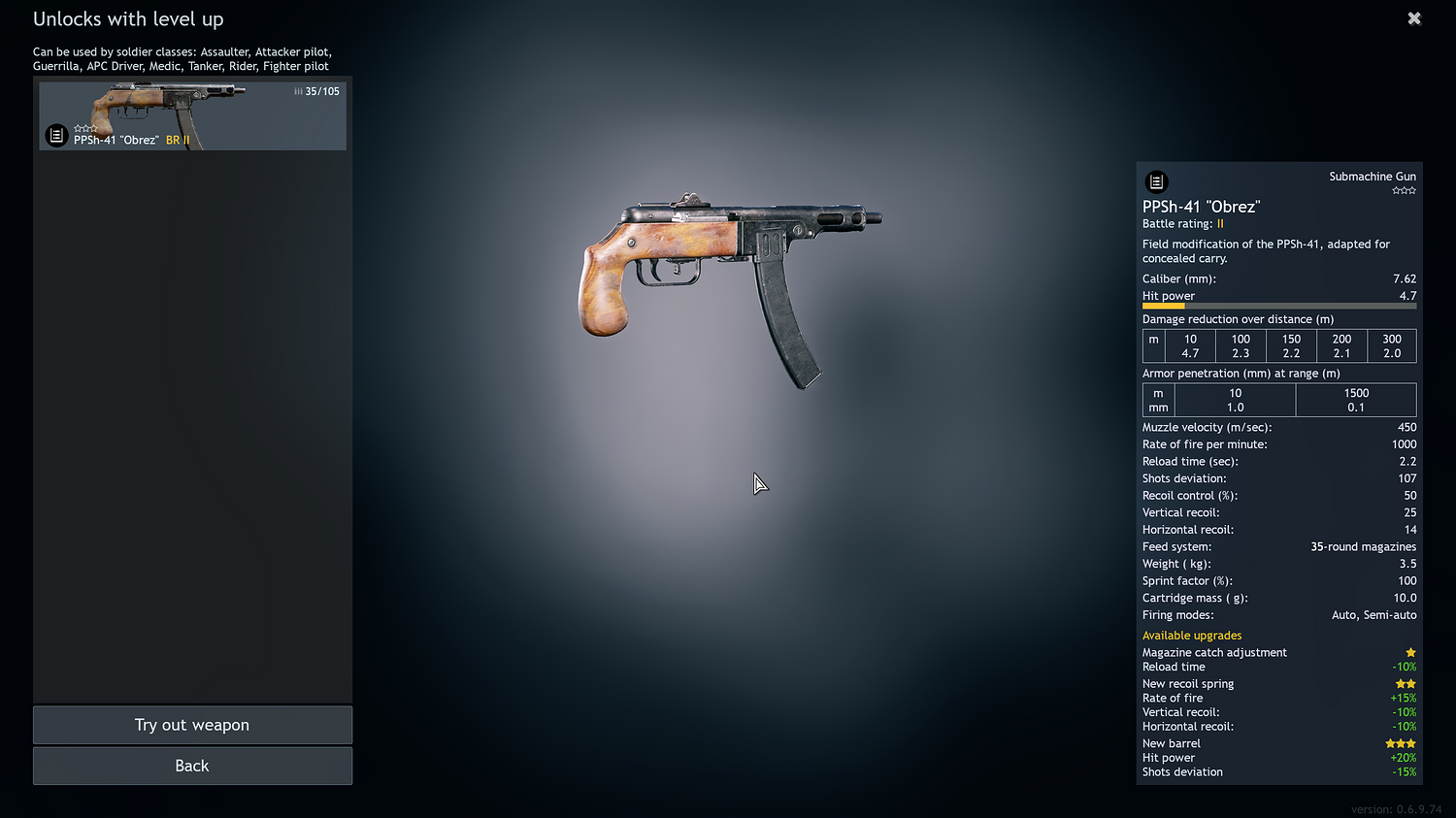Select the BR II label on the weapon card
Image resolution: width=1456 pixels, height=818 pixels.
pos(177,140)
